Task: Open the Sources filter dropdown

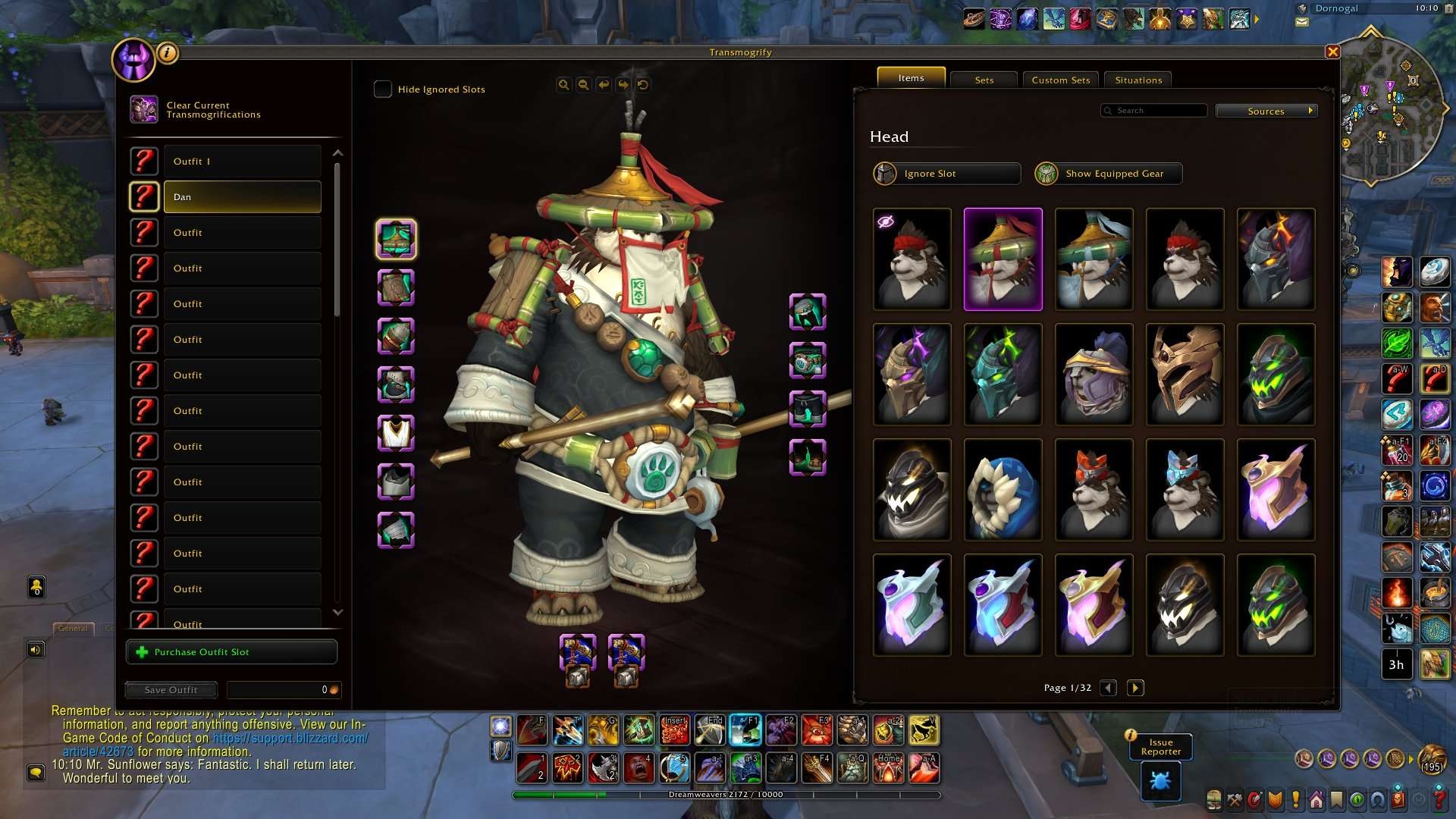Action: [1266, 111]
